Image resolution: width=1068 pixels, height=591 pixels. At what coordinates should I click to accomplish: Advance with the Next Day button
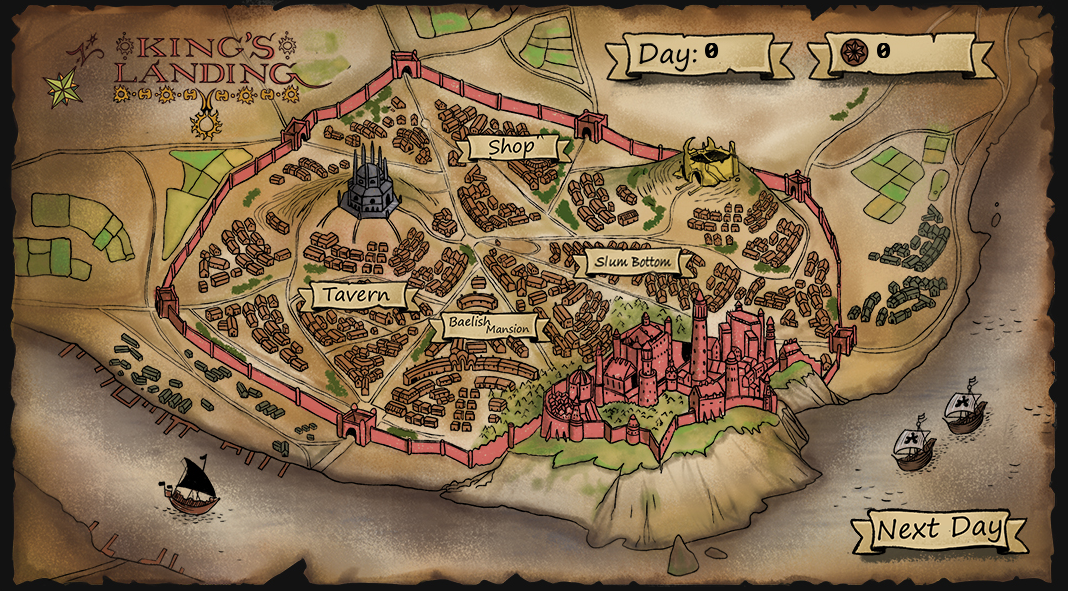(x=938, y=530)
